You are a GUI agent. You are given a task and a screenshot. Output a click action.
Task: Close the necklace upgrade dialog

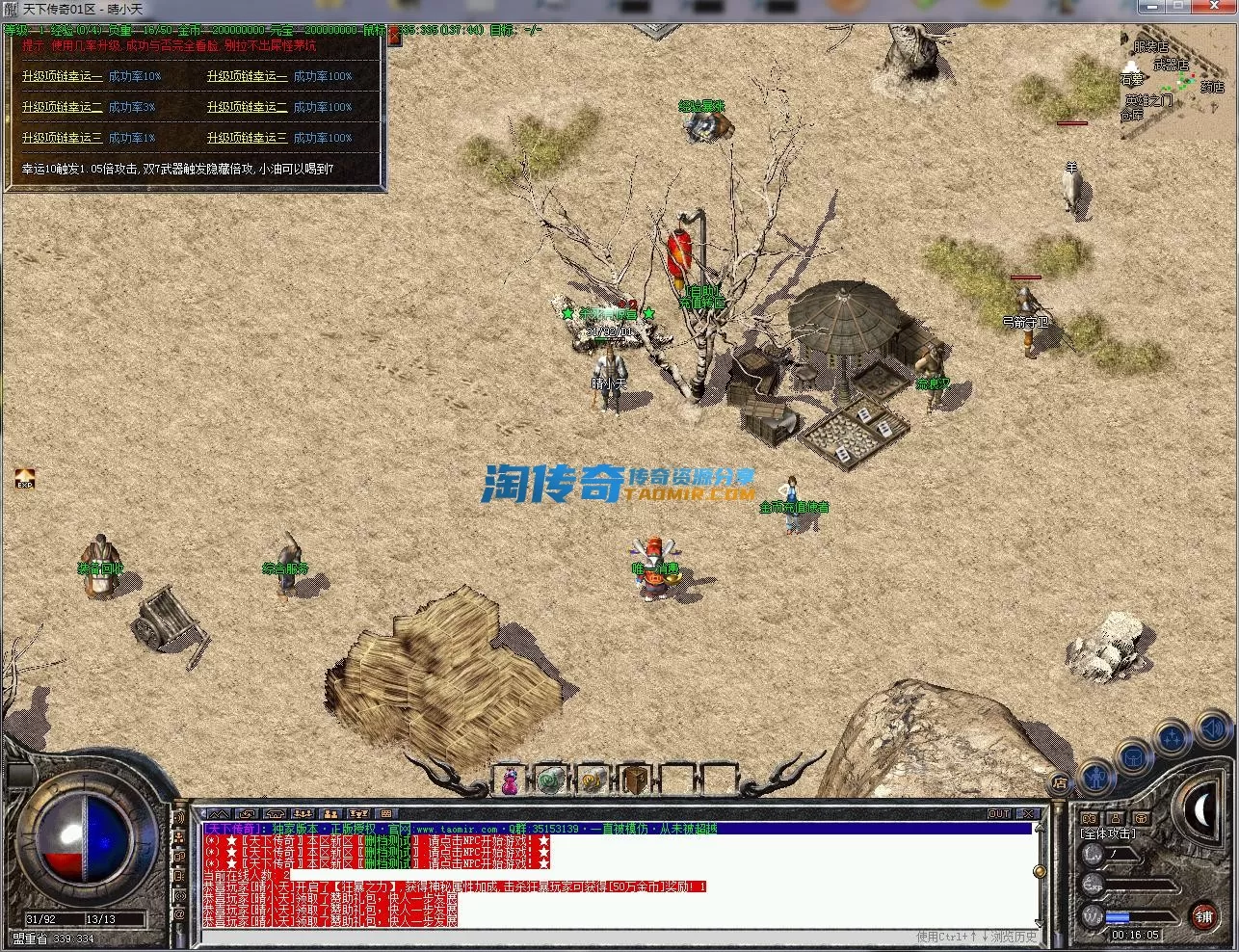[x=395, y=36]
